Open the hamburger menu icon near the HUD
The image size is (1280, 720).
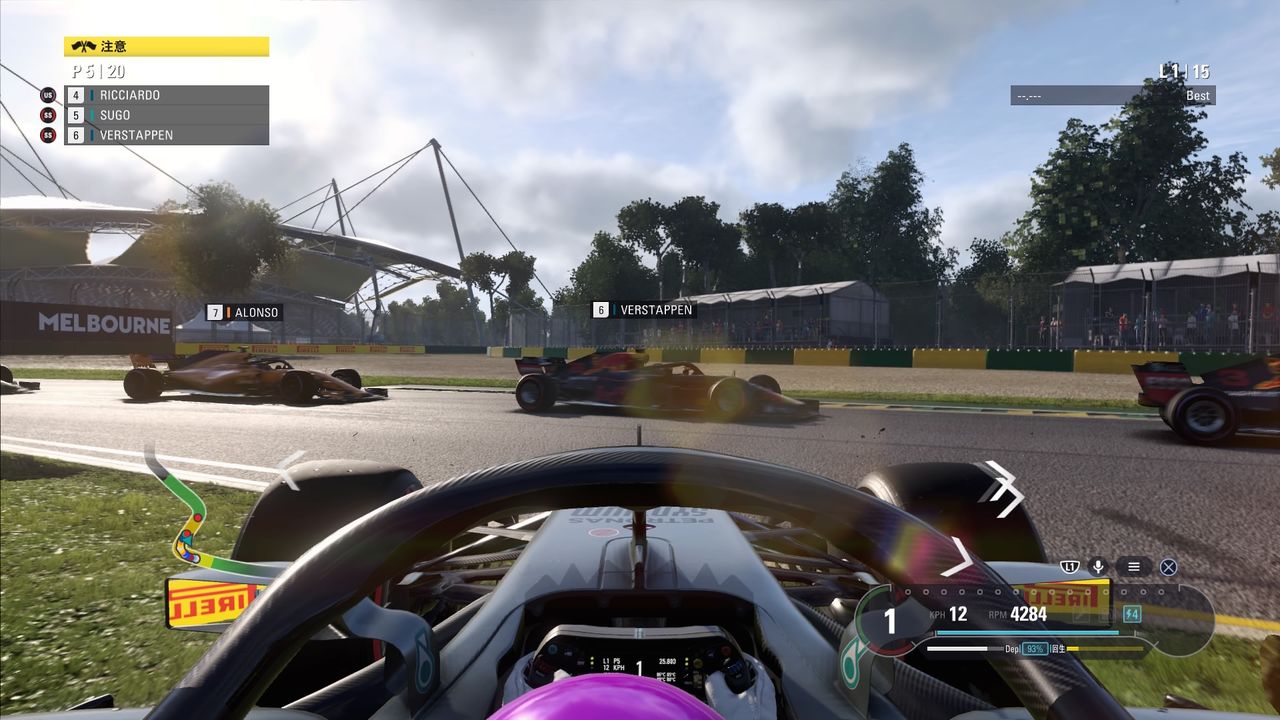1132,566
